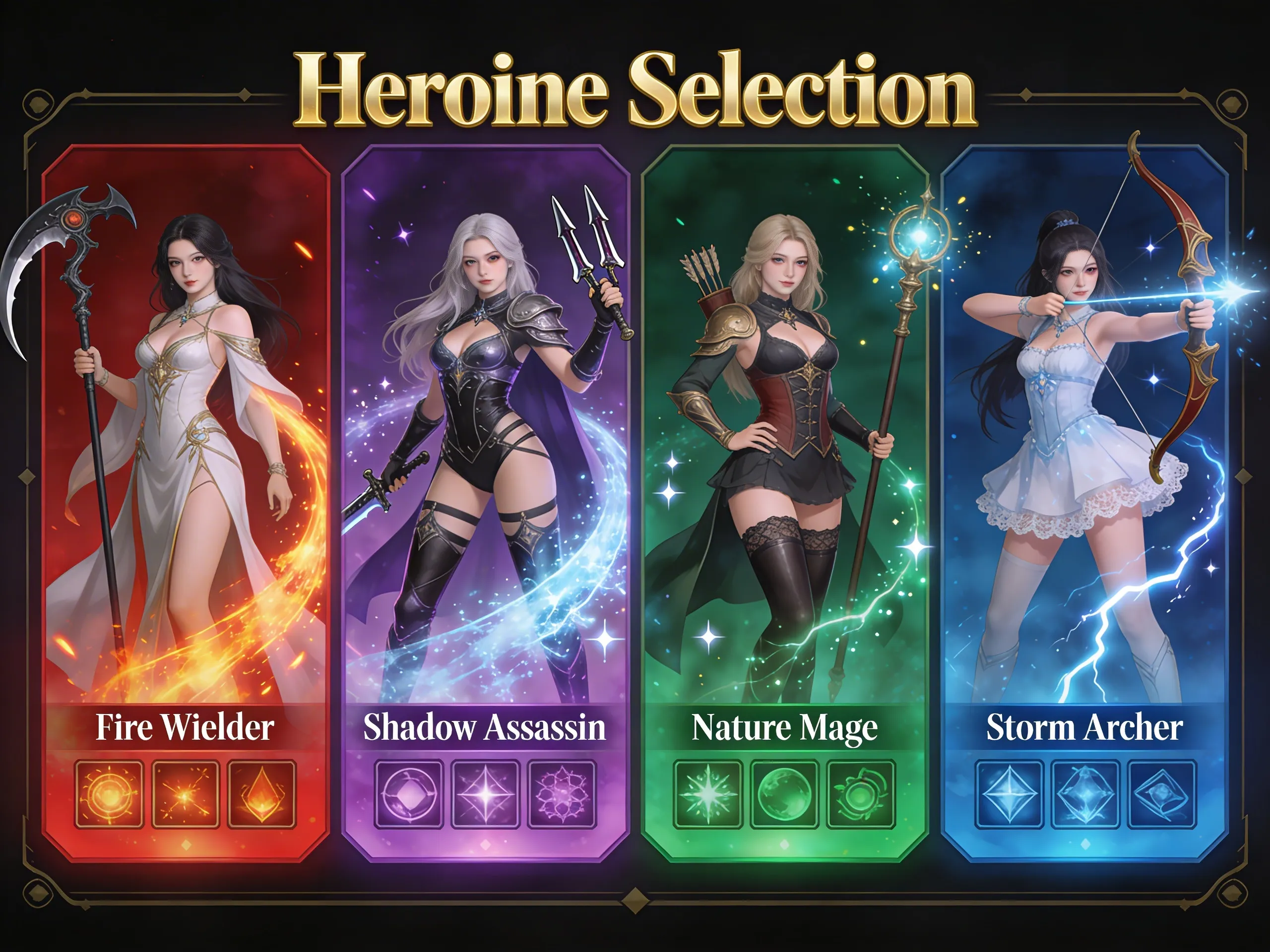Click the purple four-point star skill icon
The height and width of the screenshot is (952, 1270).
click(x=485, y=794)
